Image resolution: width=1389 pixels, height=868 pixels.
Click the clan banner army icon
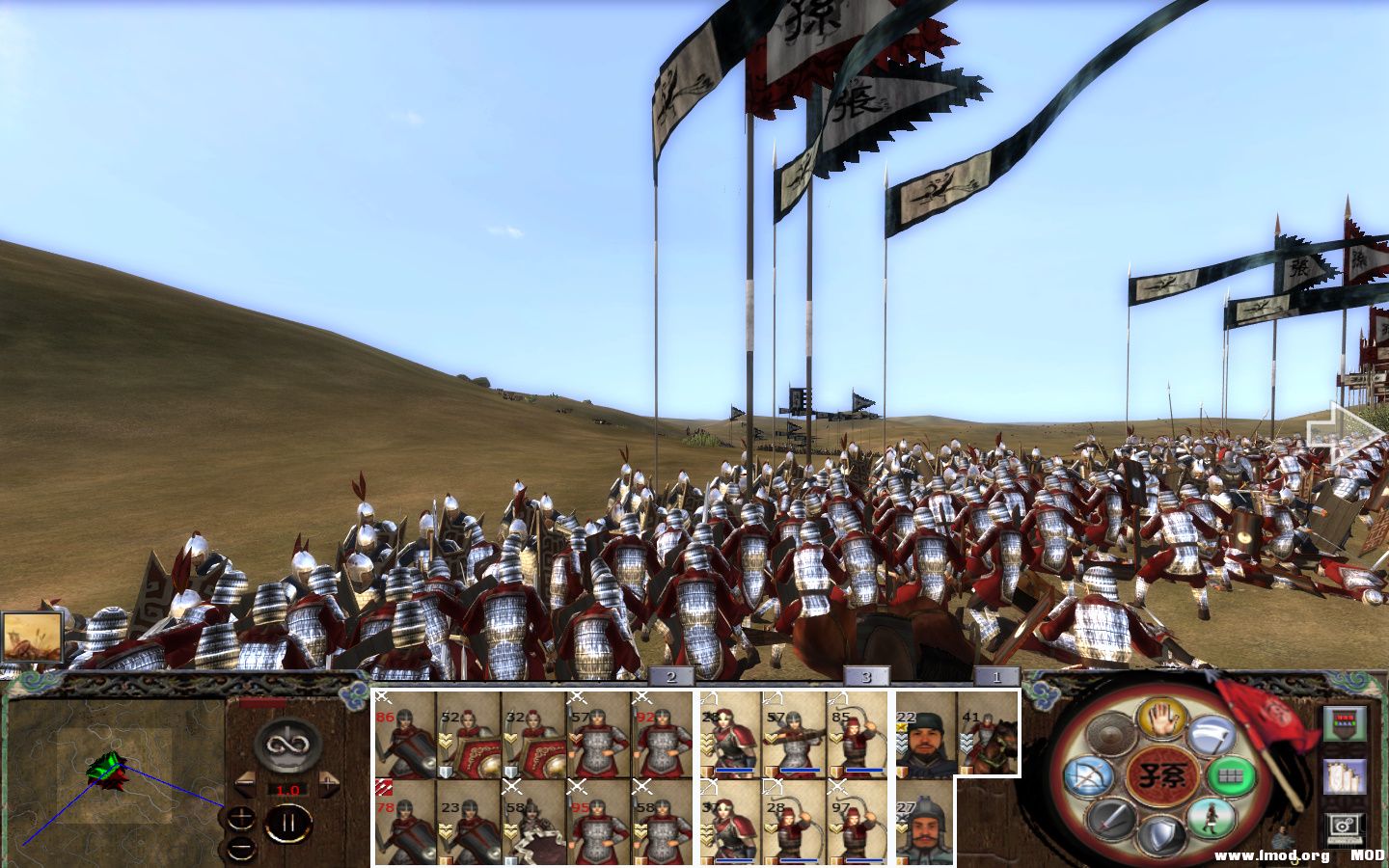click(x=1345, y=723)
